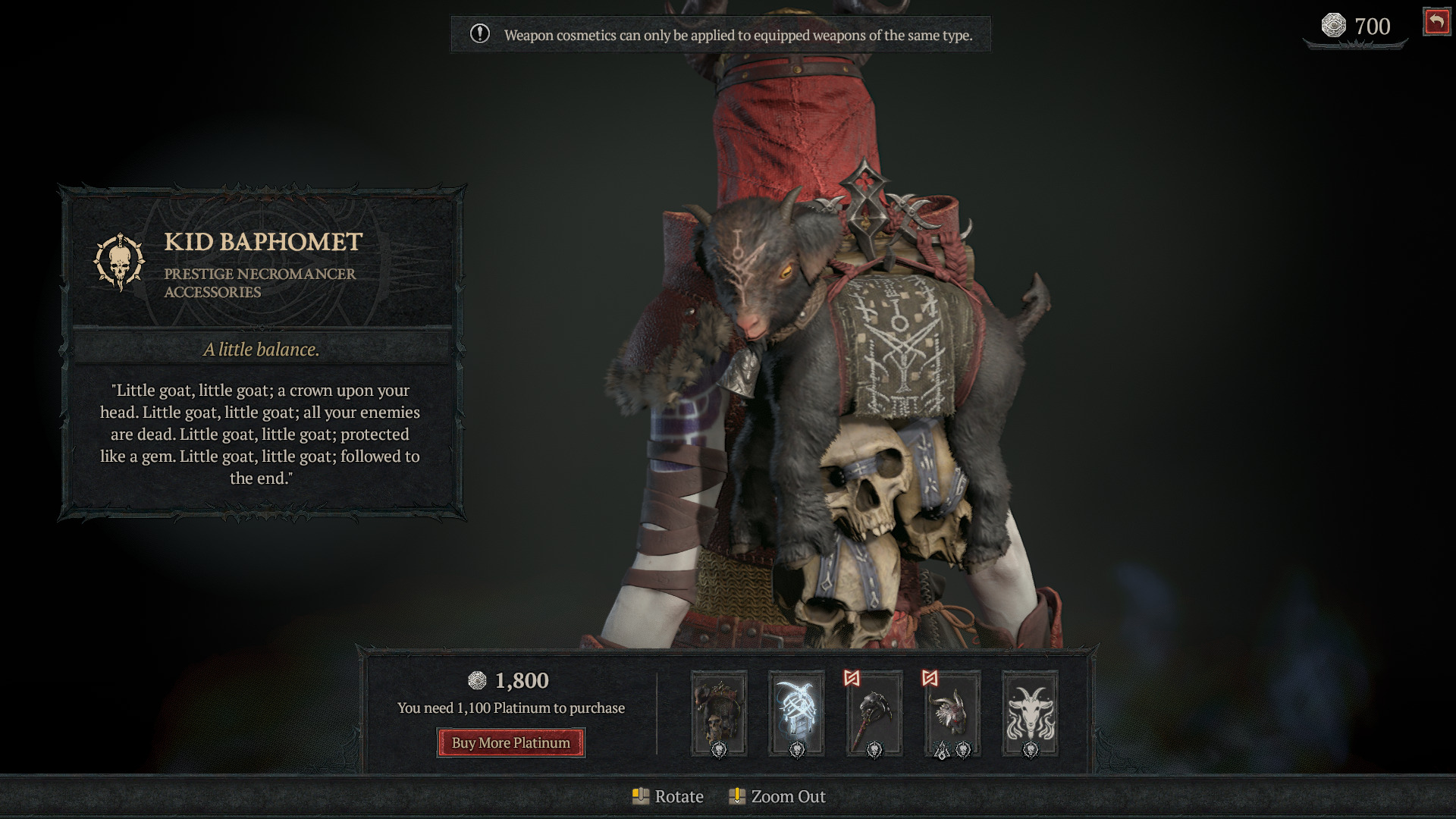Select the goat-and-skull back trophy thumbnail
Viewport: 1456px width, 819px height.
[x=719, y=714]
